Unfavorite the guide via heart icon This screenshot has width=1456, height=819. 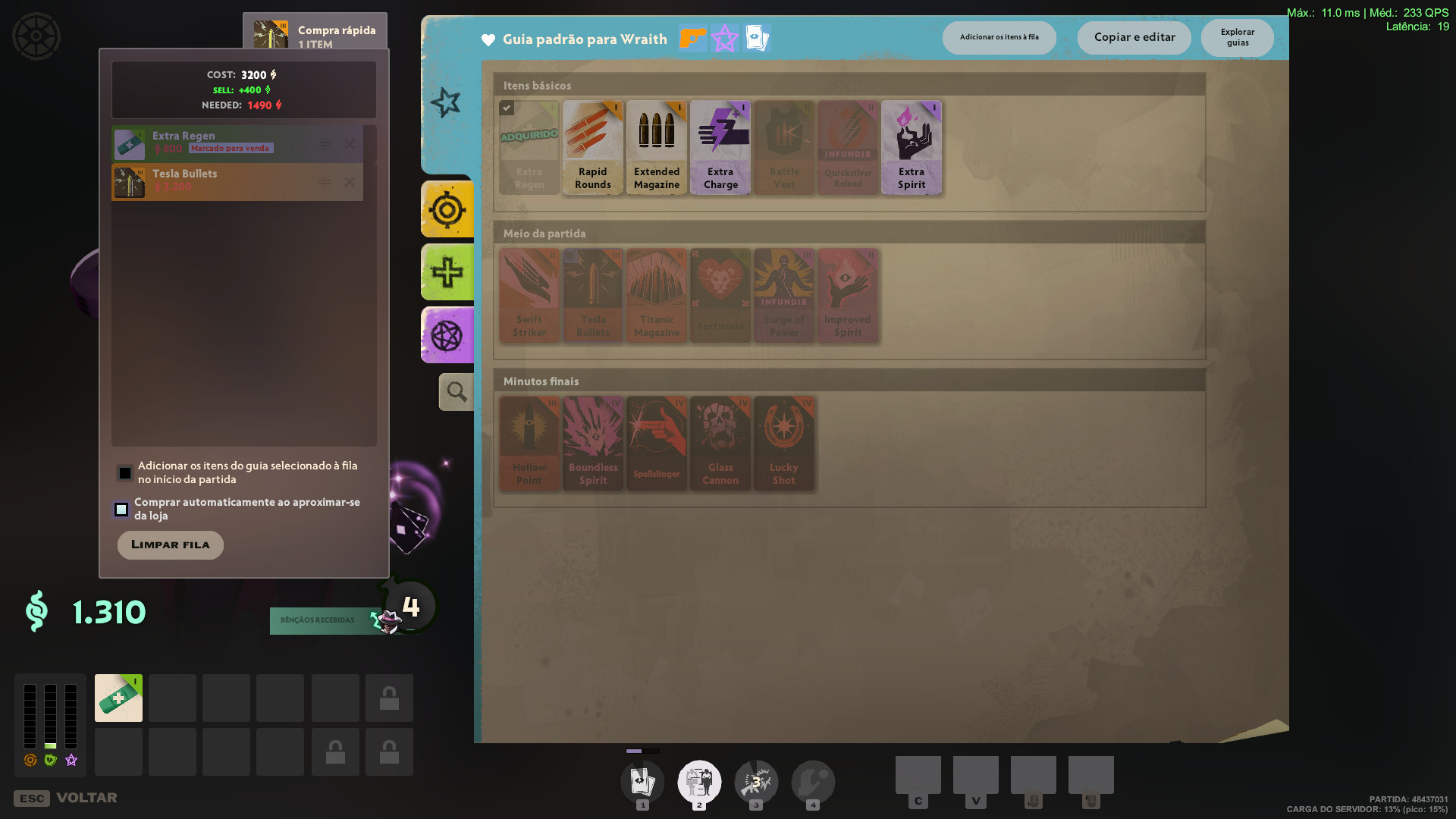(488, 39)
